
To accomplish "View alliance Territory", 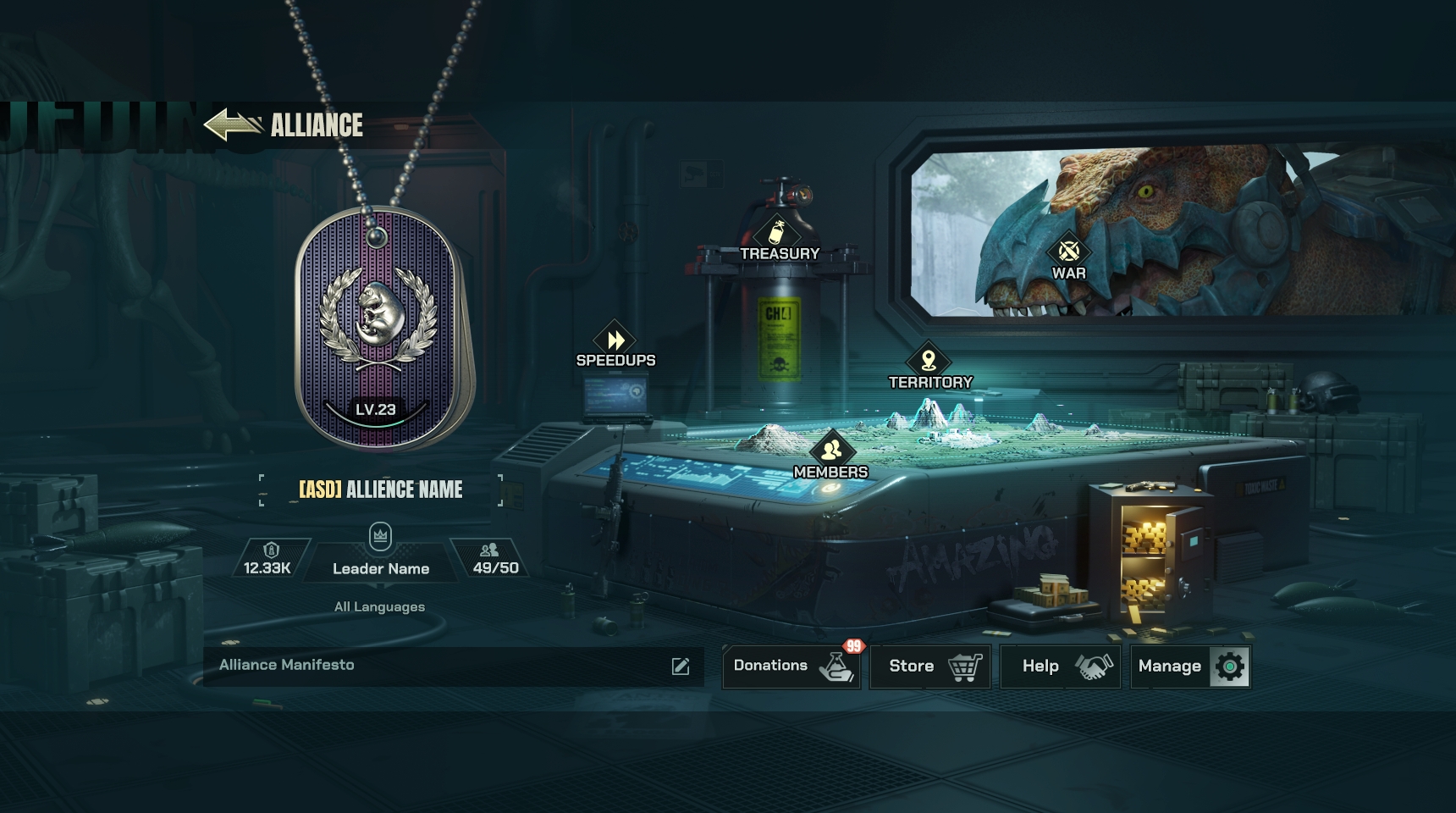I will [x=929, y=368].
